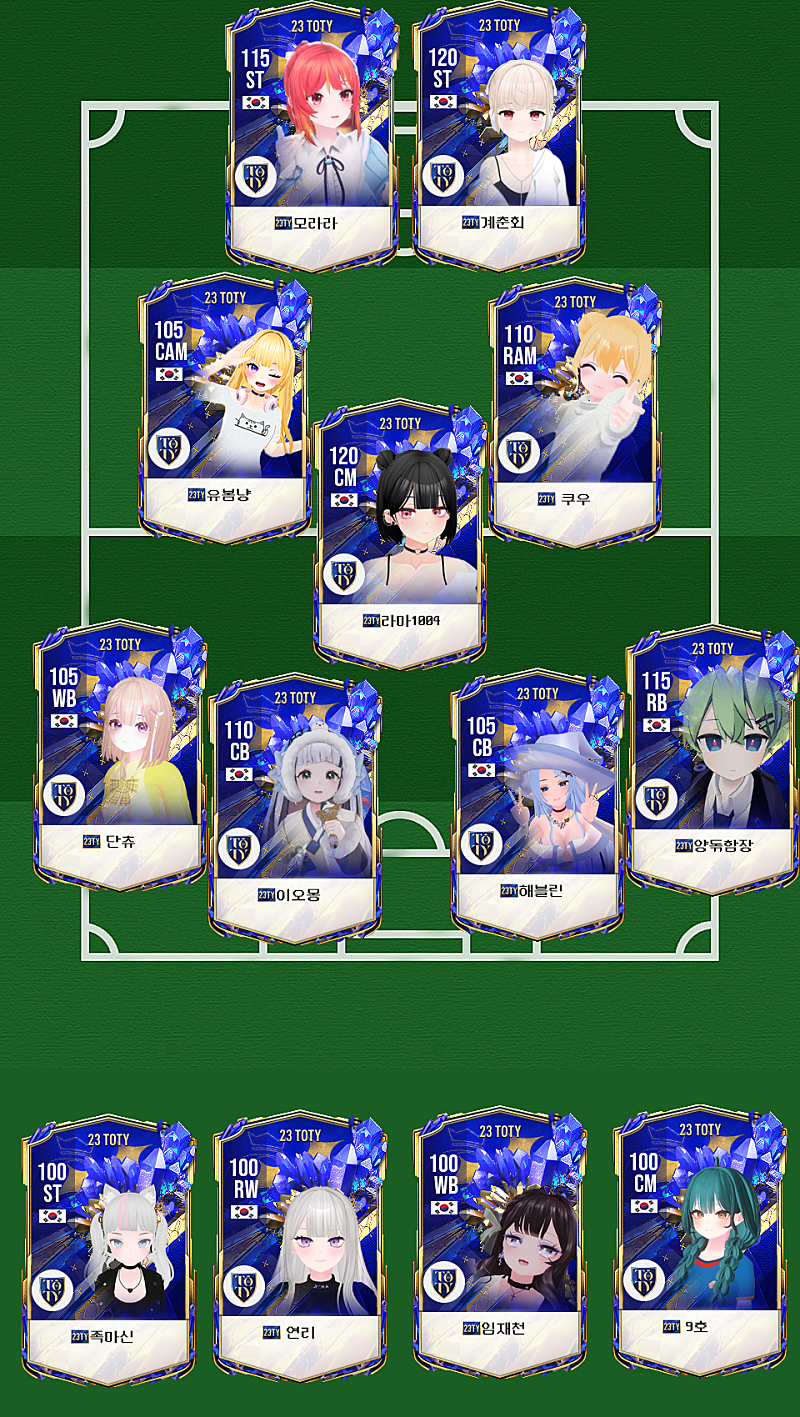Select the 110 RAM 쿠우 card
Viewport: 800px width, 1417px height.
[x=575, y=410]
